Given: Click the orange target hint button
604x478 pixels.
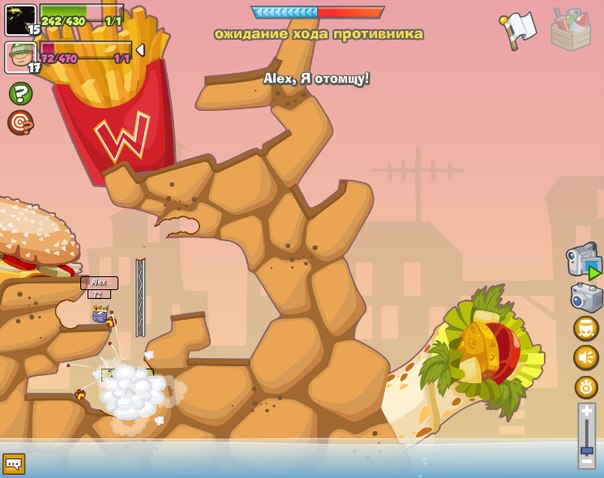Looking at the screenshot, I should (x=20, y=122).
